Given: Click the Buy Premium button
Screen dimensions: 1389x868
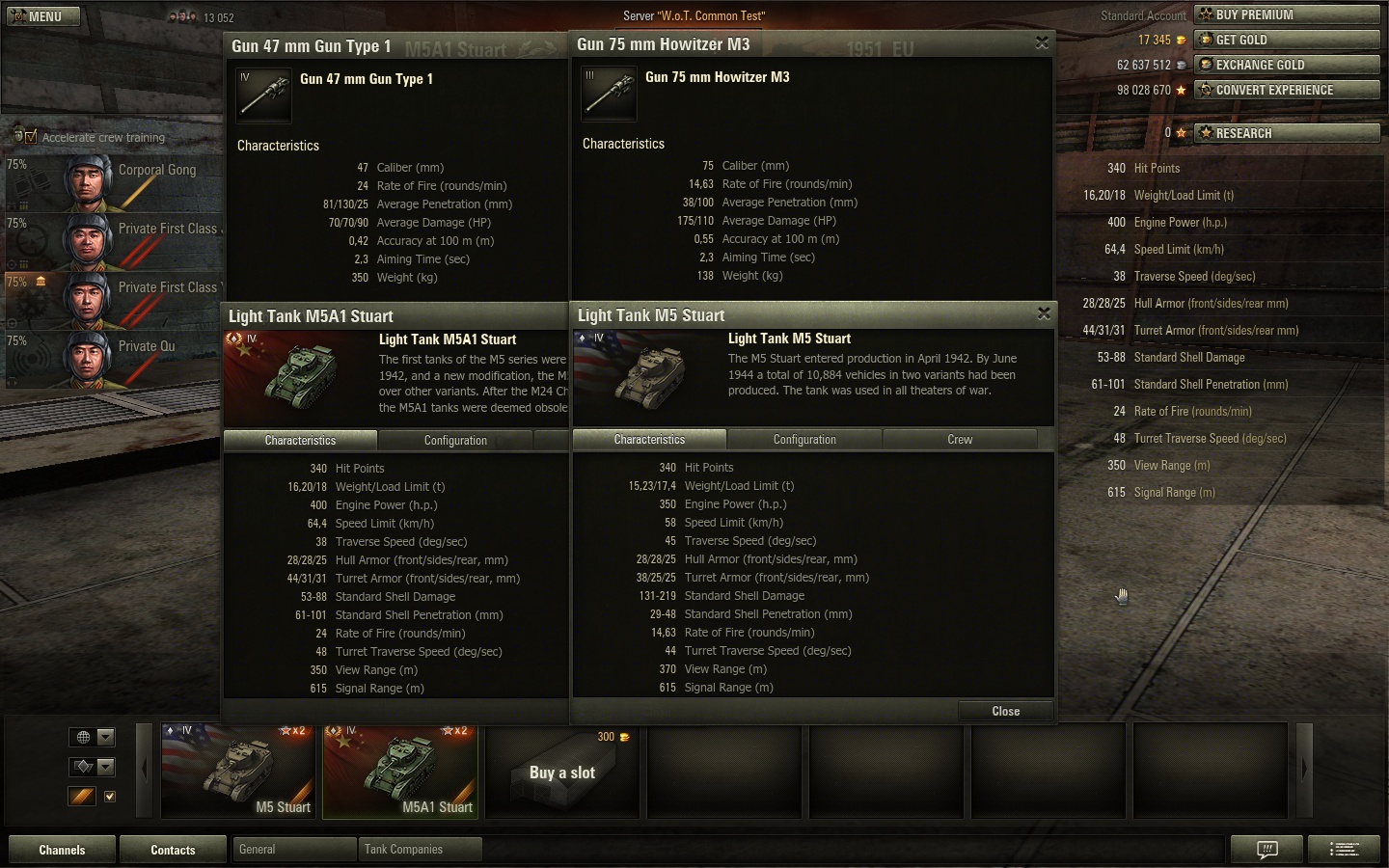Looking at the screenshot, I should [1286, 14].
